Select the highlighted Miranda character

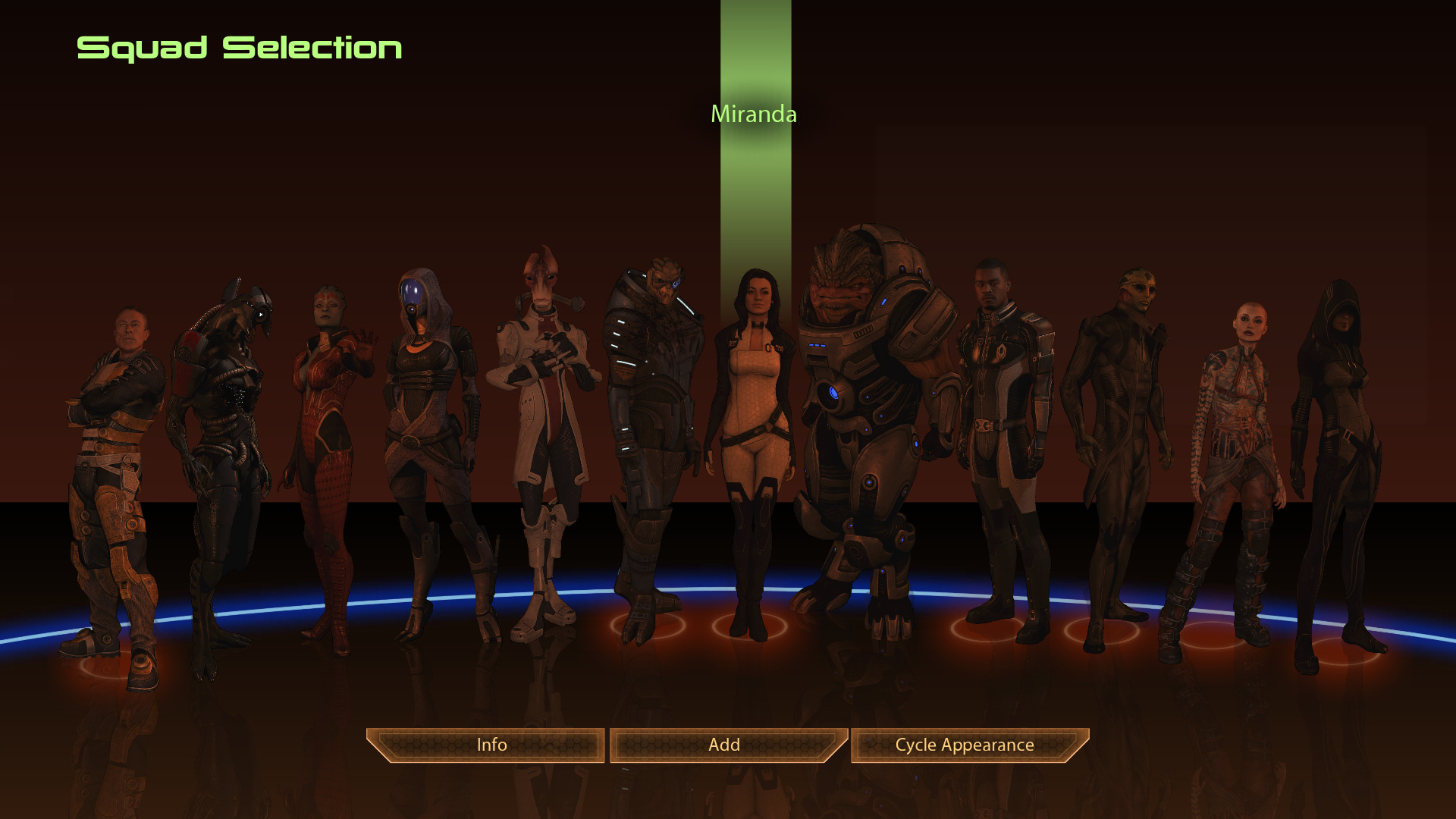(752, 425)
